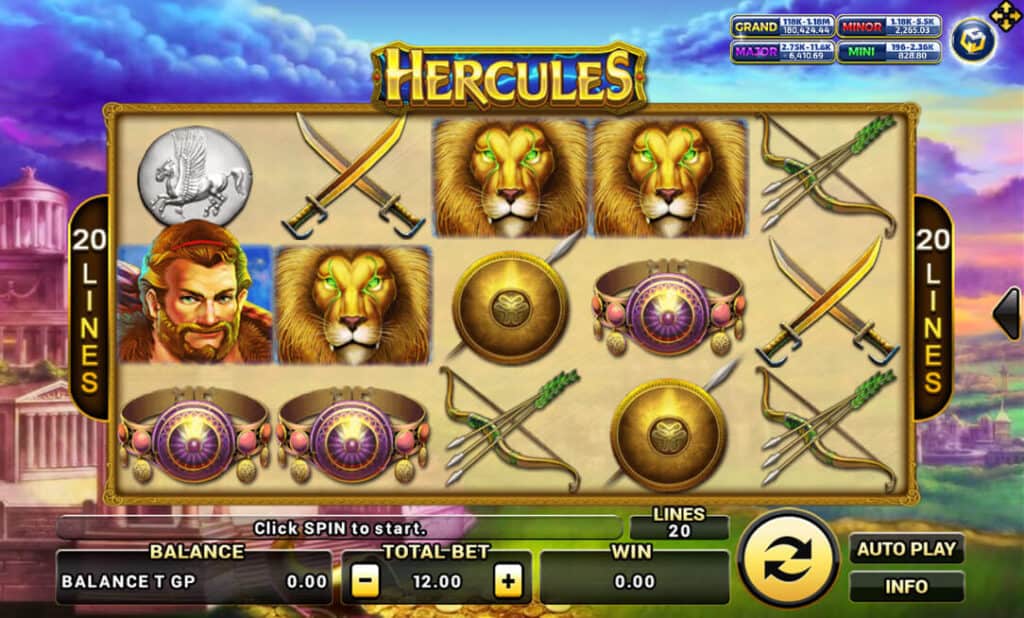
Task: Turn on AUTO PLAY
Action: (906, 549)
